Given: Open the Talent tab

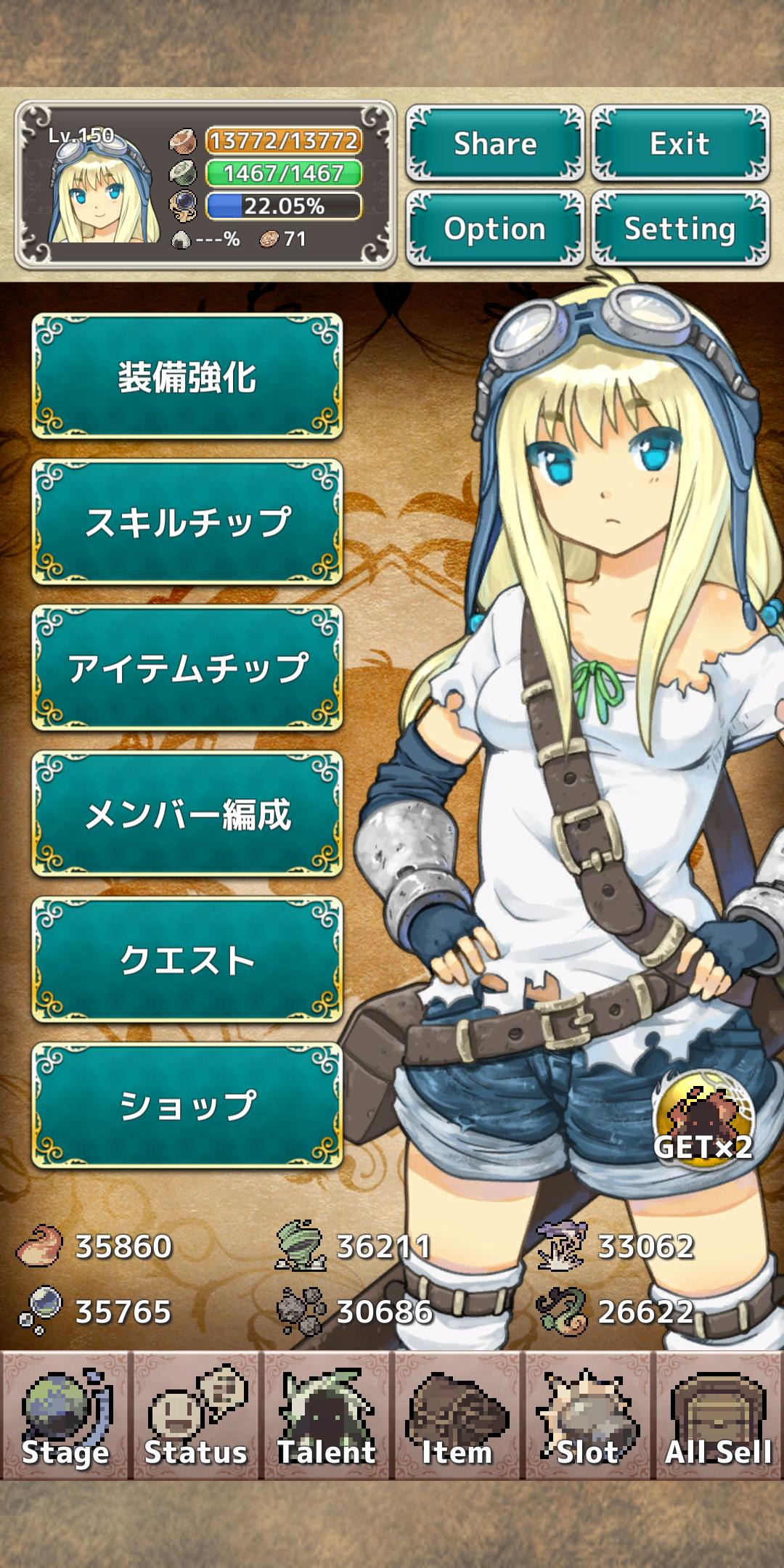Looking at the screenshot, I should 327,1416.
